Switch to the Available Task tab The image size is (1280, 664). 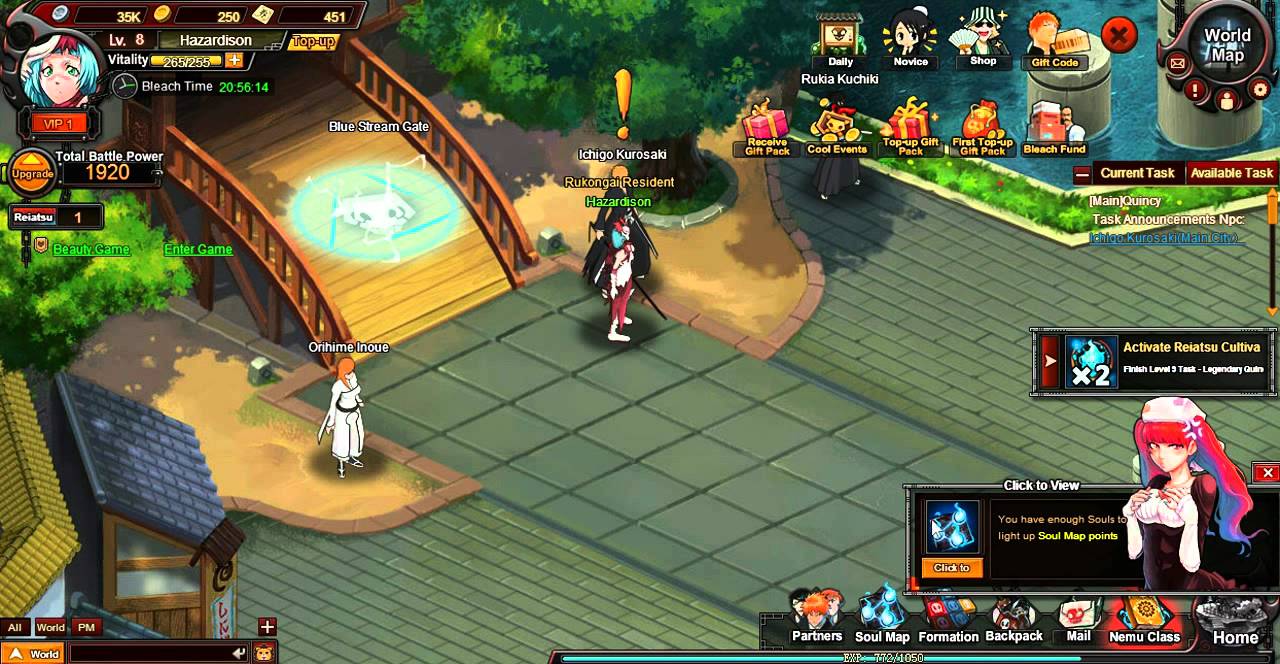tap(1231, 173)
